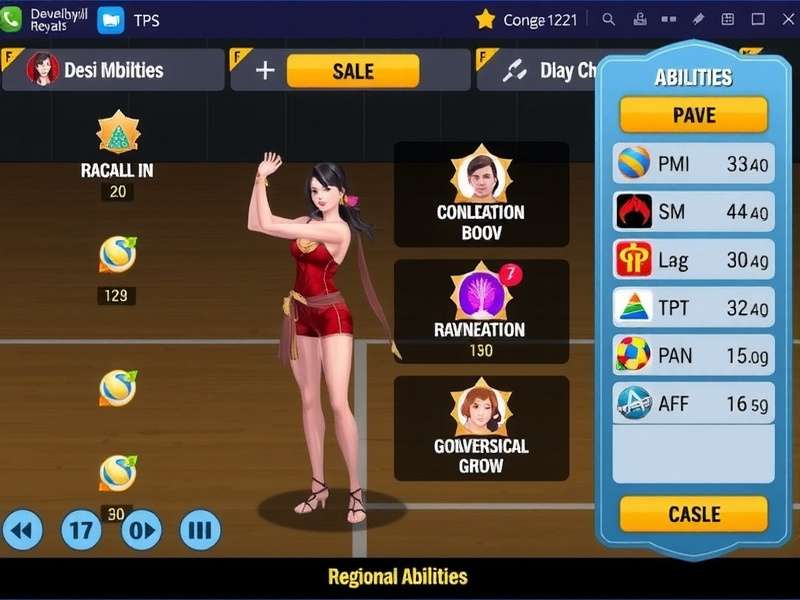The height and width of the screenshot is (600, 800).
Task: Click the PAVE button in Abilities panel
Action: (693, 115)
